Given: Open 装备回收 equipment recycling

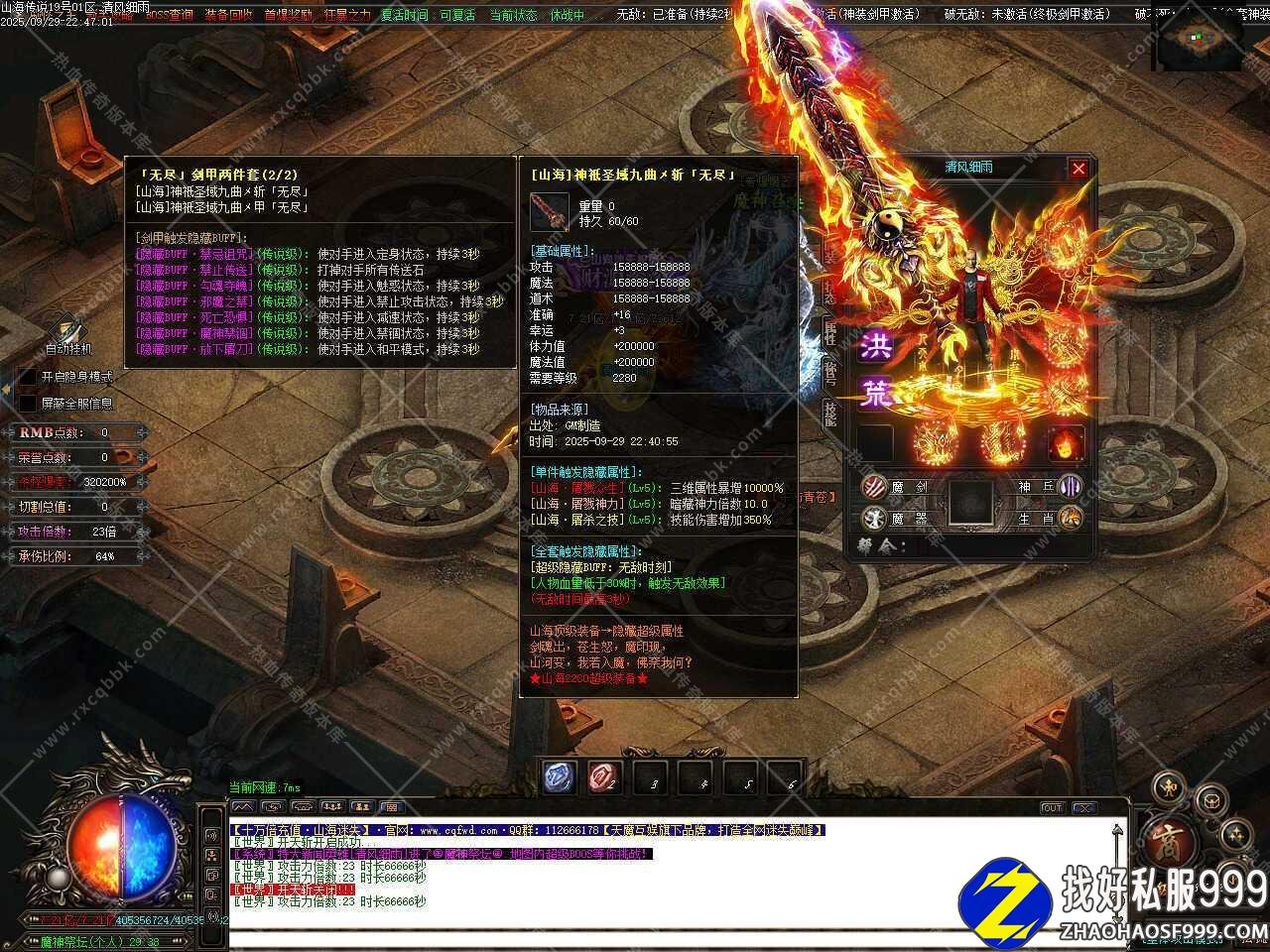Looking at the screenshot, I should pyautogui.click(x=228, y=15).
